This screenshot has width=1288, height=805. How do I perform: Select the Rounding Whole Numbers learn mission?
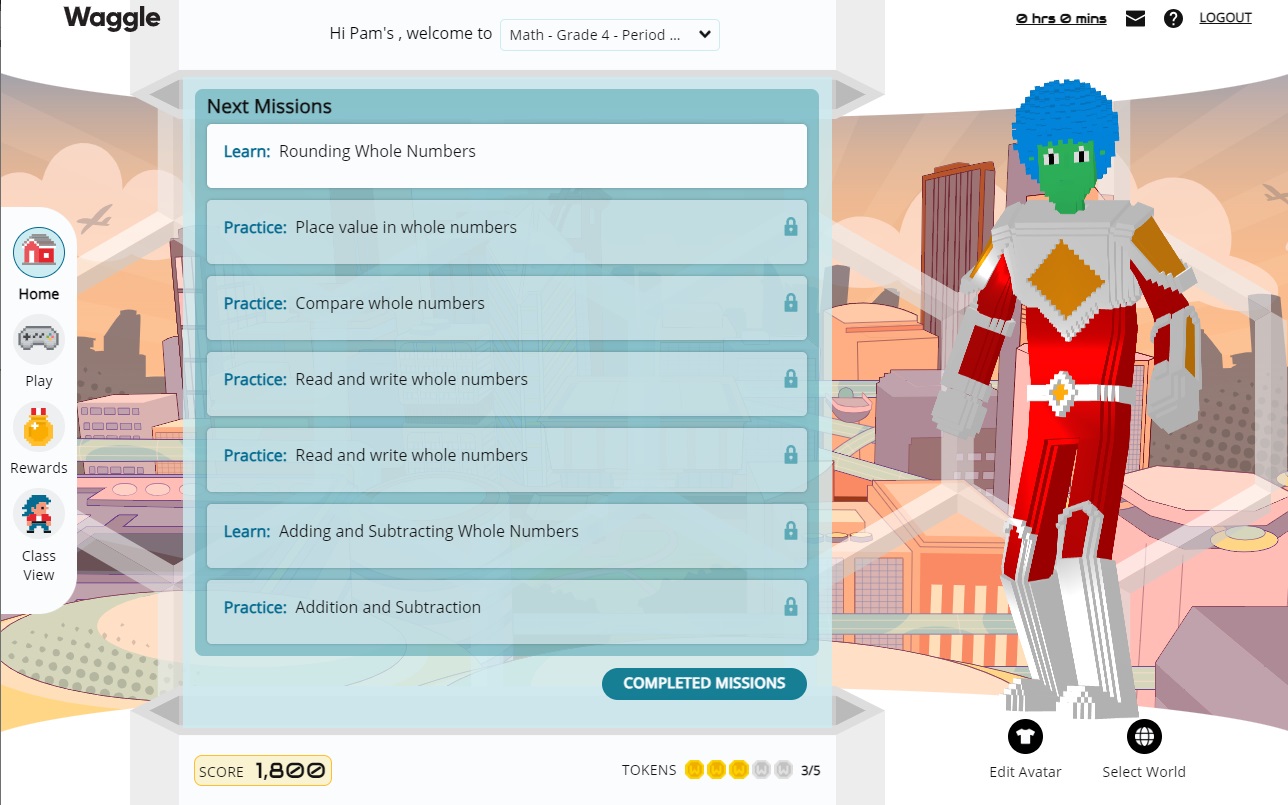(x=506, y=155)
